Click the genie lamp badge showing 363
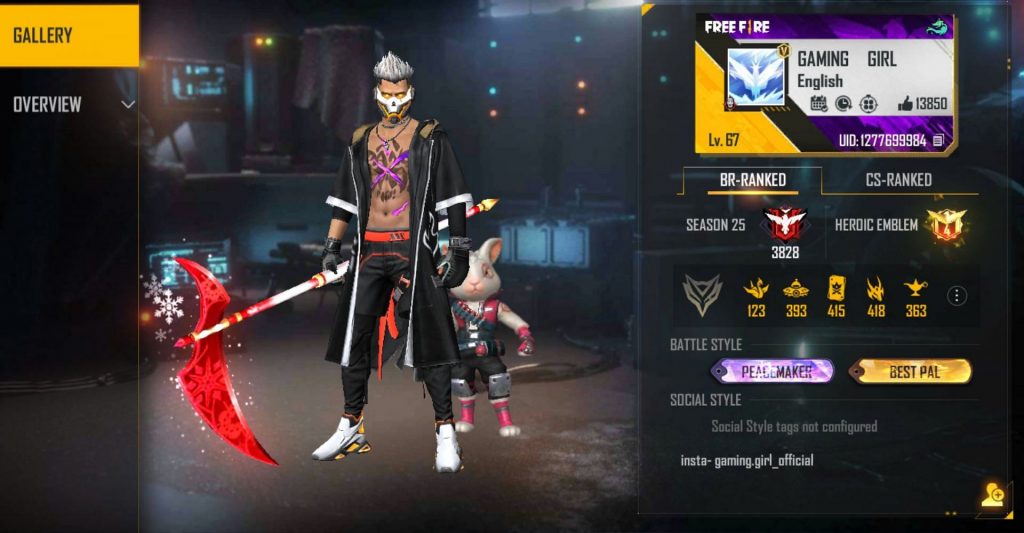Image resolution: width=1024 pixels, height=533 pixels. (916, 289)
